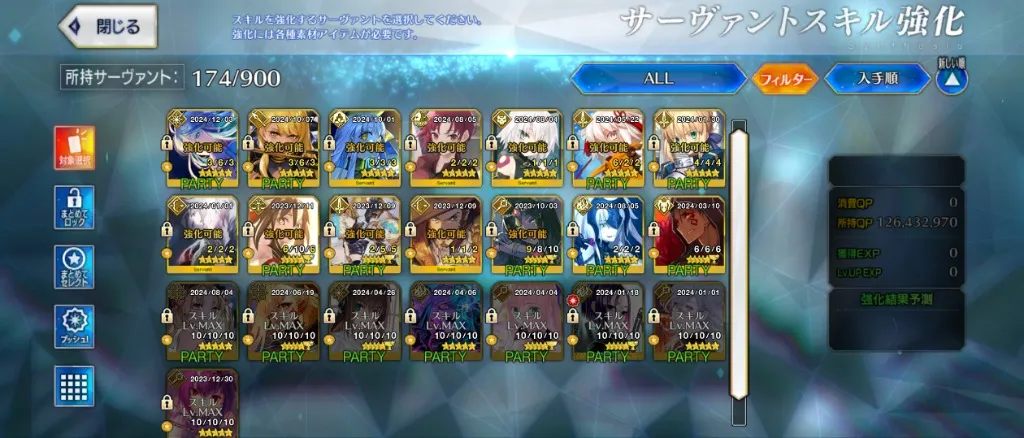The width and height of the screenshot is (1024, 438).
Task: Select the servant card dated 2024/12/03
Action: [201, 148]
